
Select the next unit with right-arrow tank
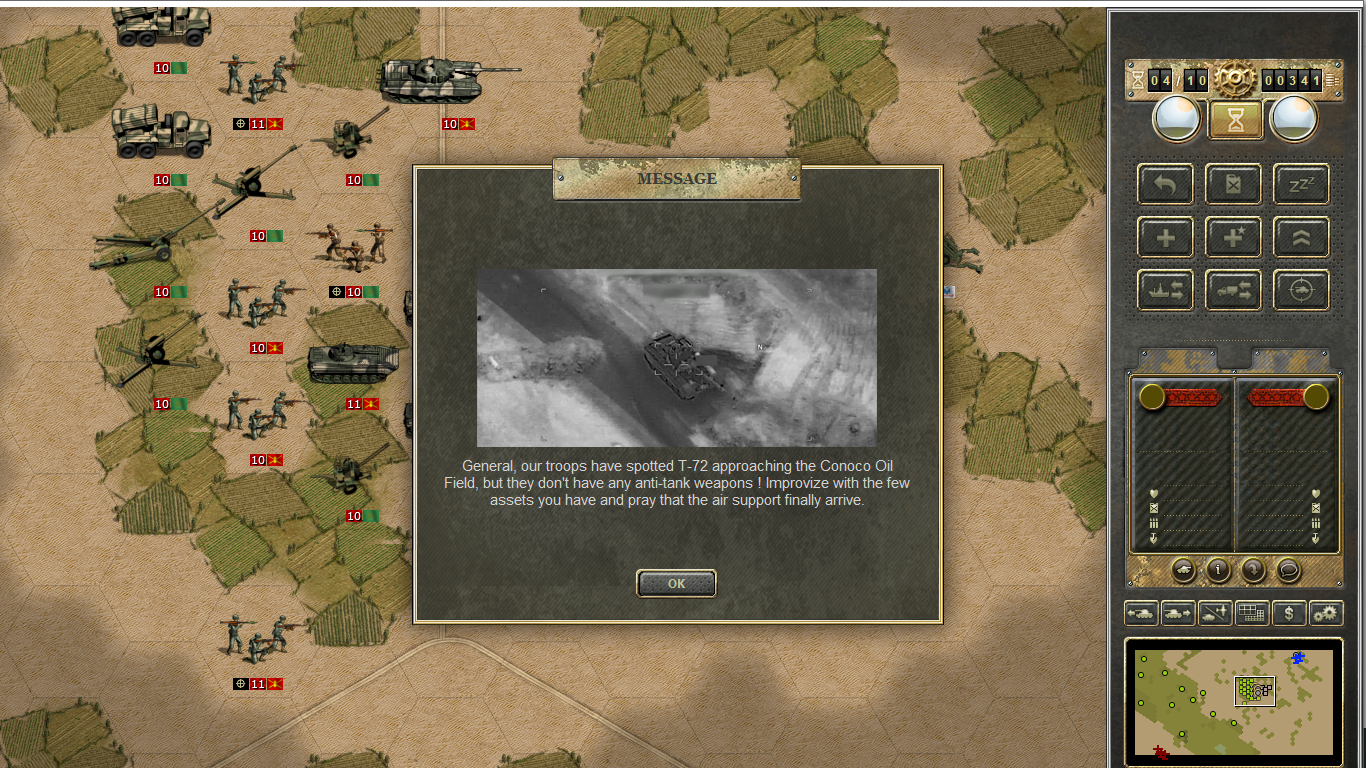click(1178, 613)
